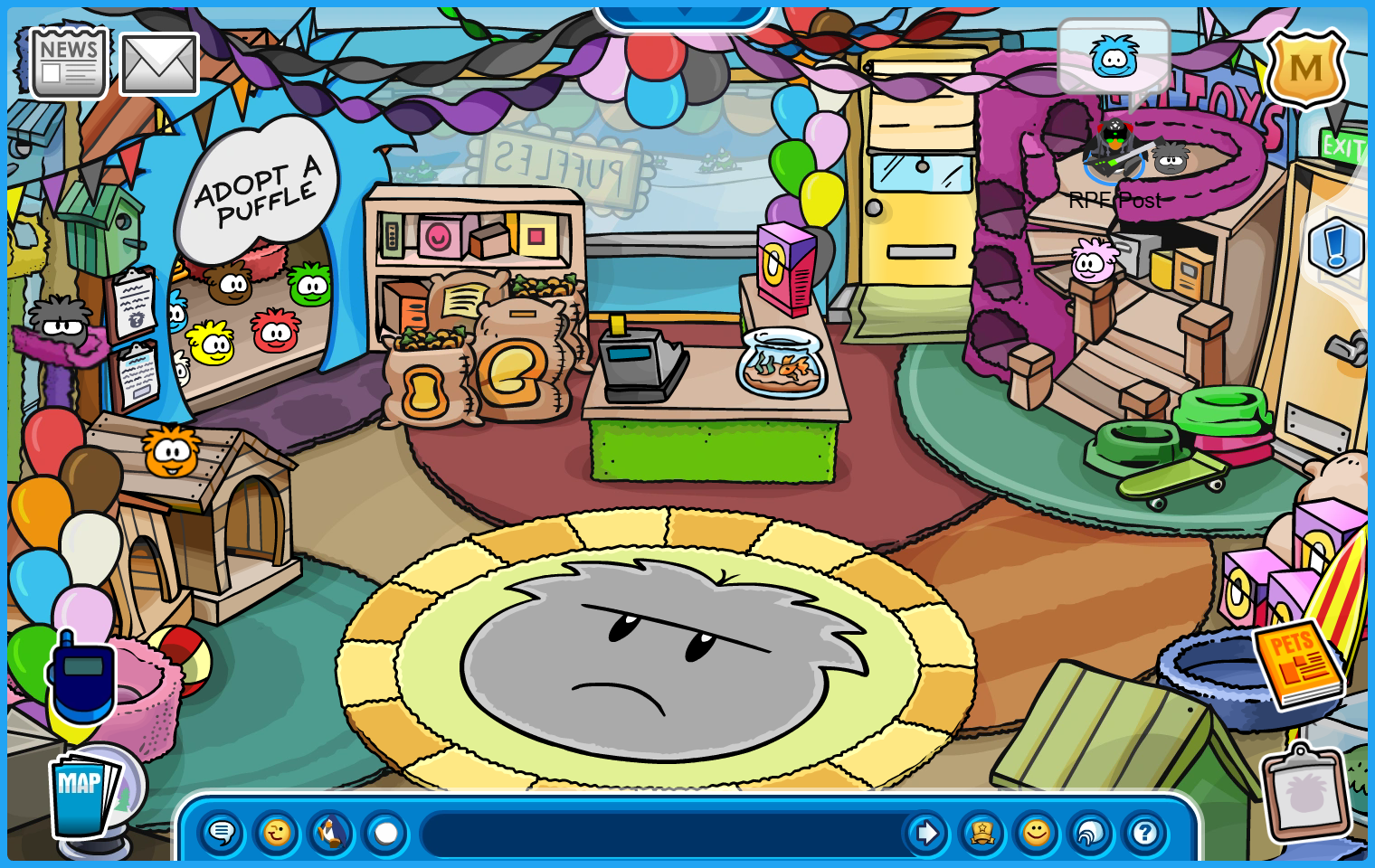
Task: Open the mail envelope inbox
Action: pyautogui.click(x=158, y=64)
